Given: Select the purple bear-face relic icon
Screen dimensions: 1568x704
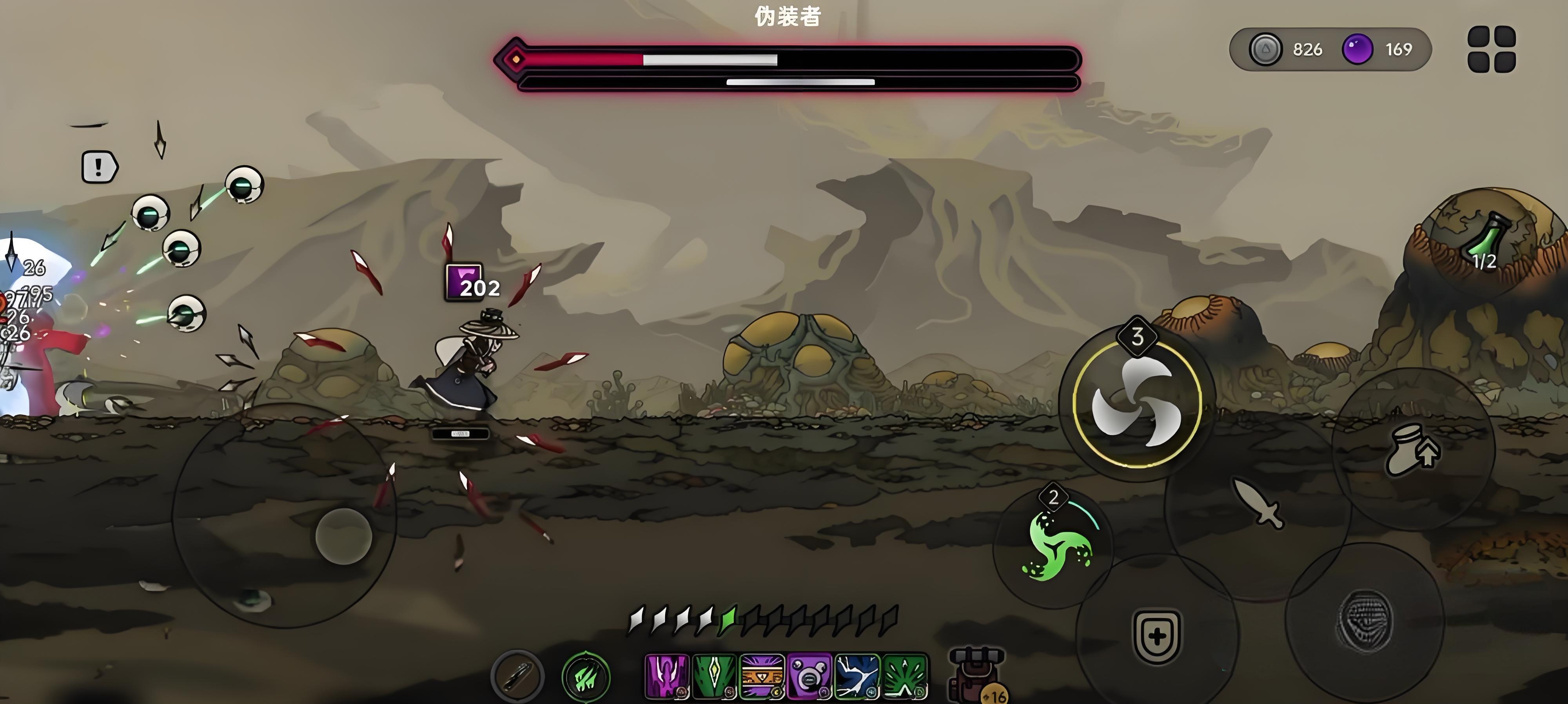Looking at the screenshot, I should tap(809, 676).
